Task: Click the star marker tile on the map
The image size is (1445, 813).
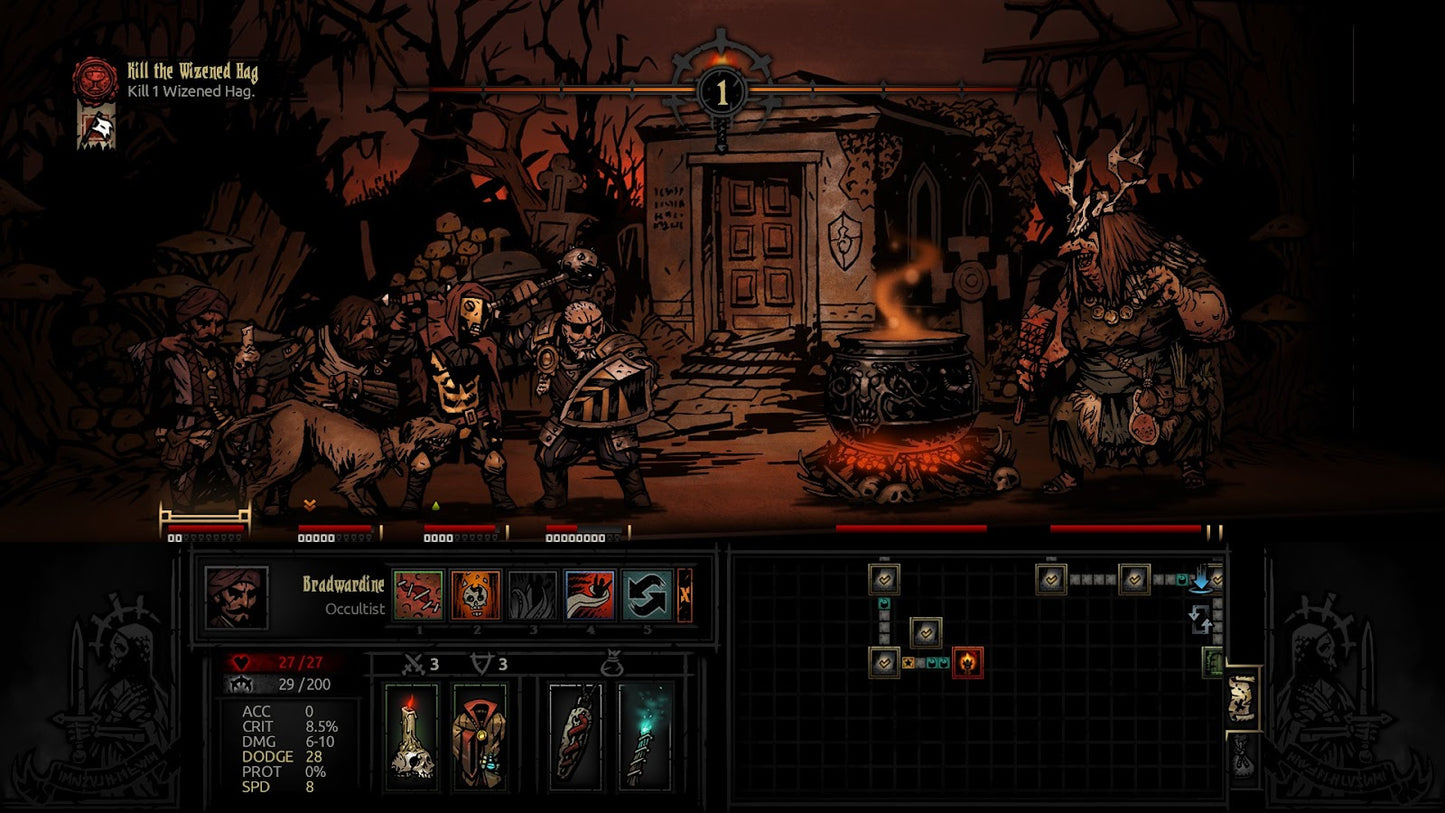Action: 909,662
